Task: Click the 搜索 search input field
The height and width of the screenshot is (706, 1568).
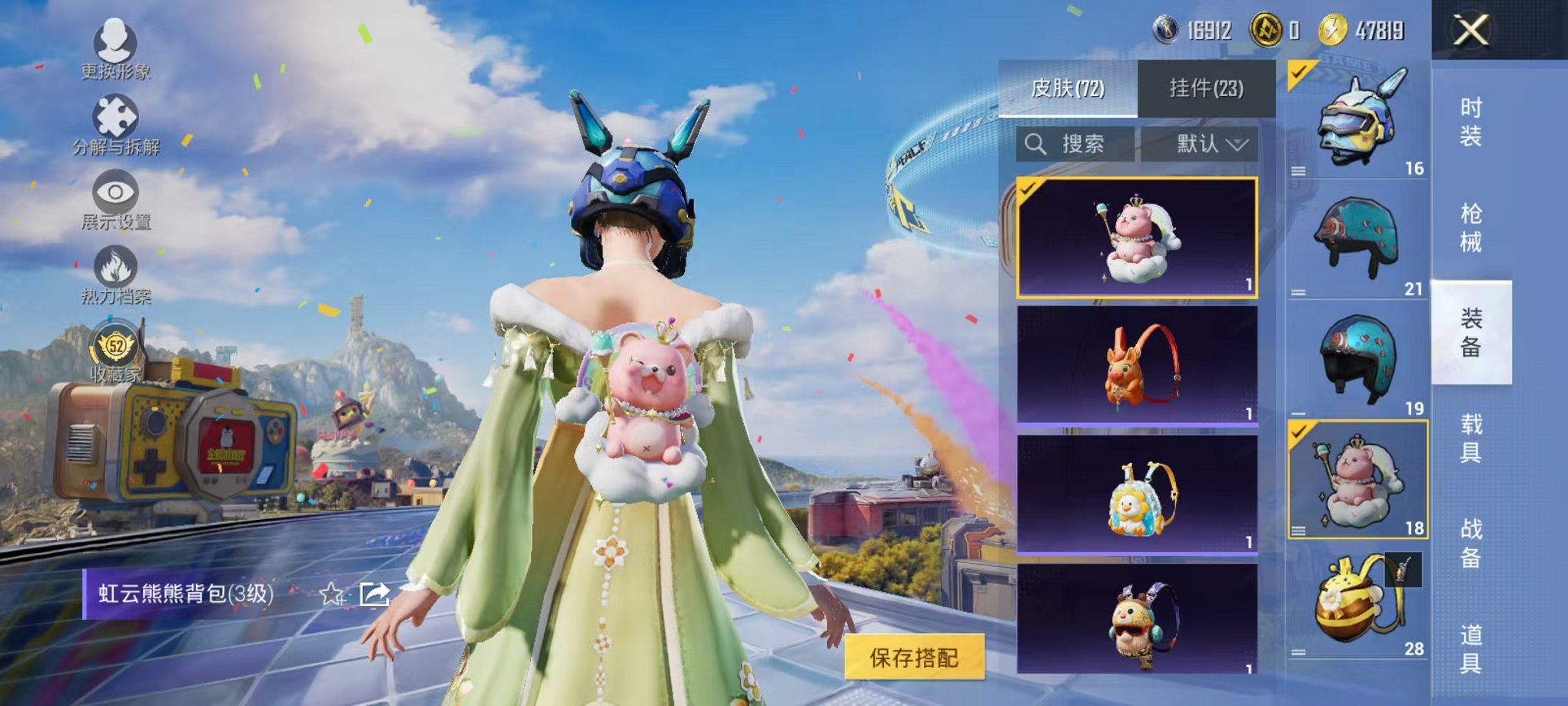Action: point(1084,144)
